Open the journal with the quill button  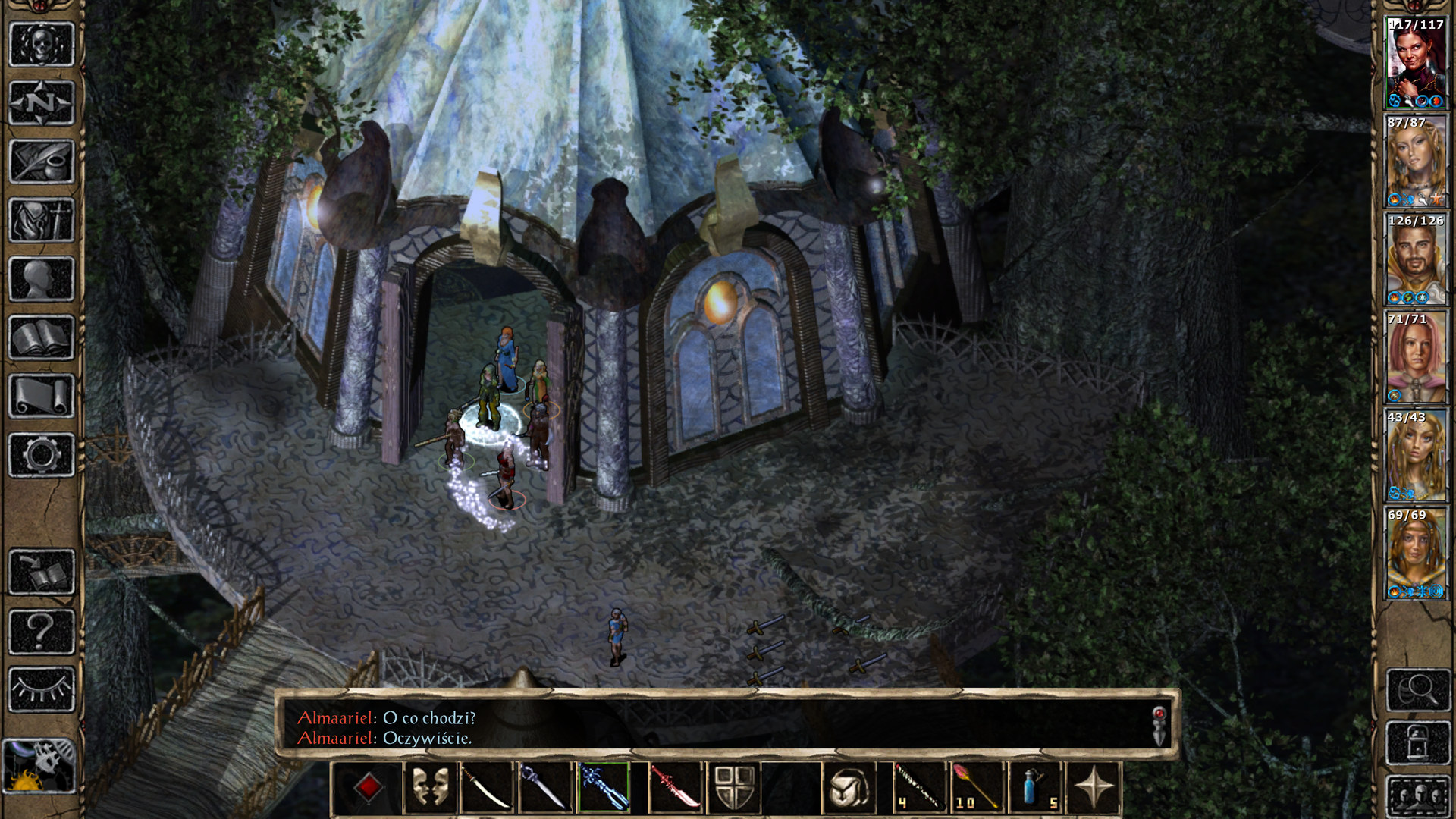(x=42, y=161)
